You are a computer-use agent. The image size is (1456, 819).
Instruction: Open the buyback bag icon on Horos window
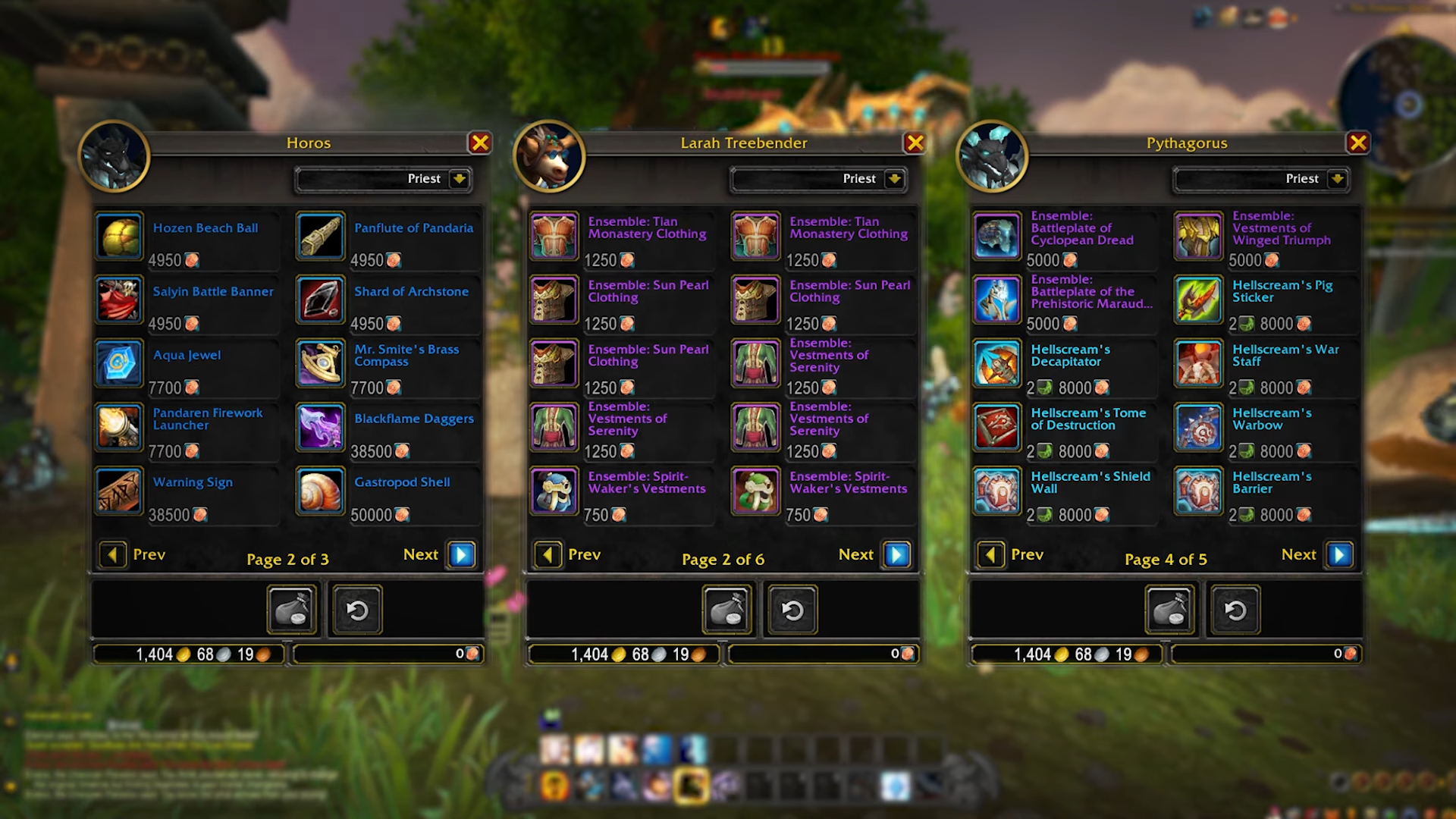pos(292,610)
